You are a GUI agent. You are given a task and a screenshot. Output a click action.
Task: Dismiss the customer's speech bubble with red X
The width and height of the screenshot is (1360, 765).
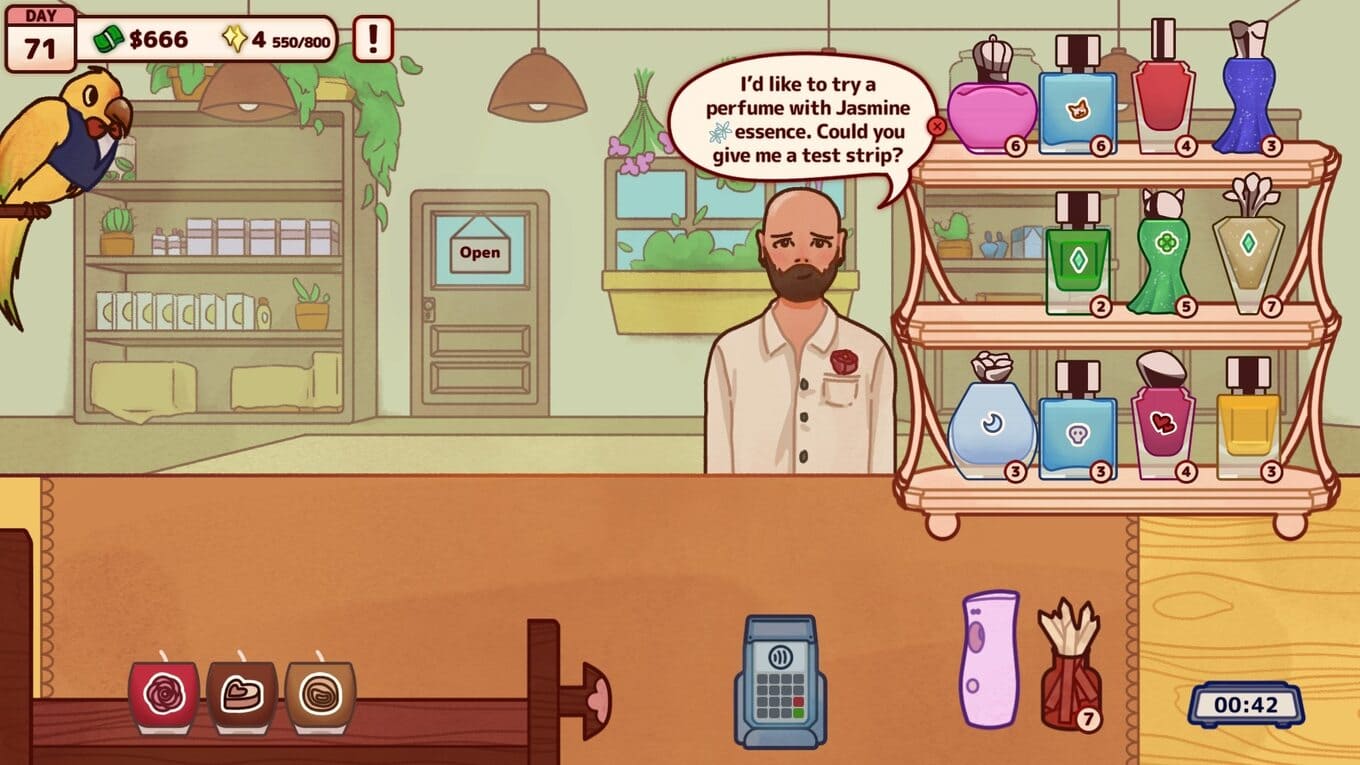point(937,127)
